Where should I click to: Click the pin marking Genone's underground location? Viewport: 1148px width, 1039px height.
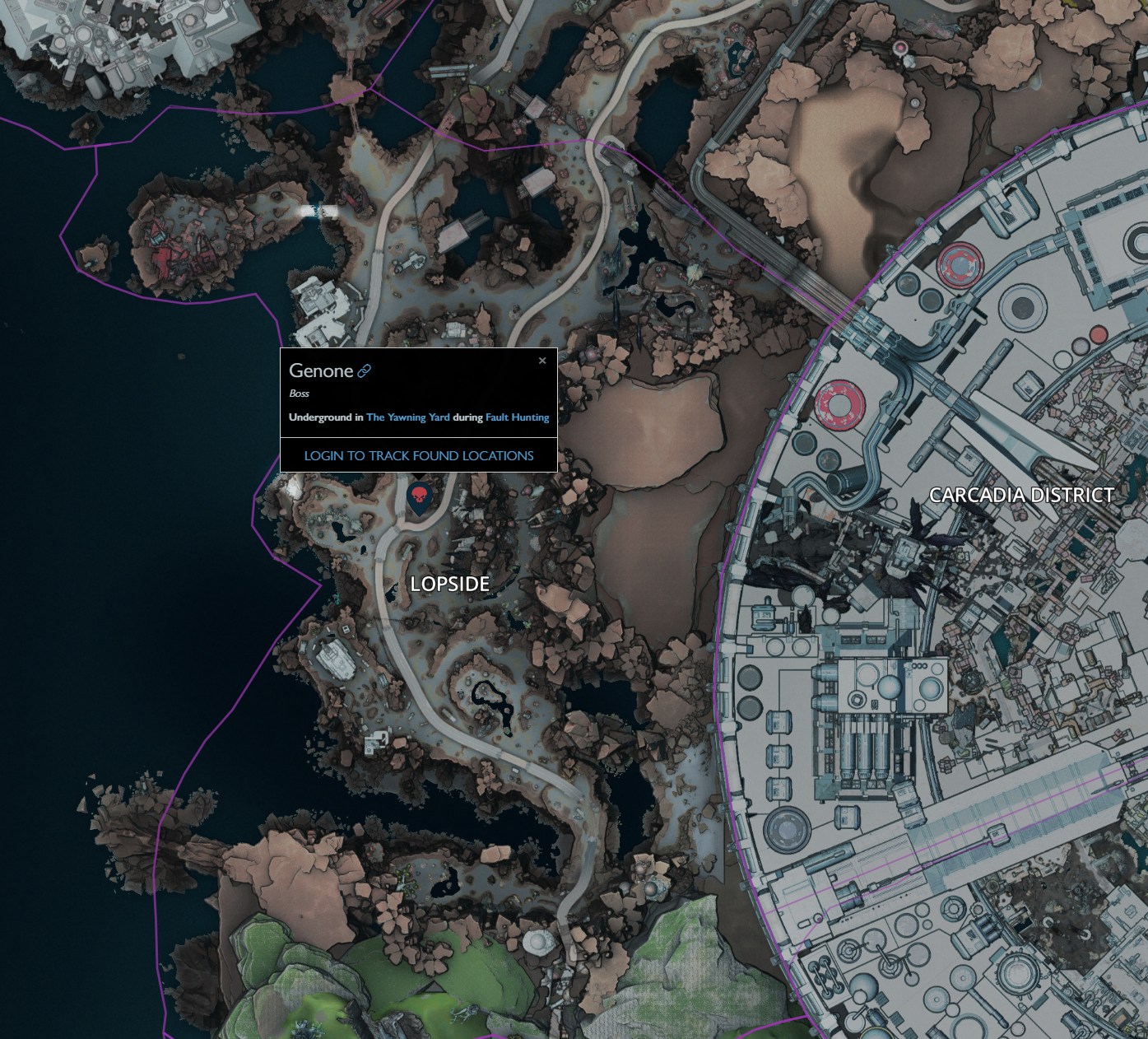(x=421, y=496)
